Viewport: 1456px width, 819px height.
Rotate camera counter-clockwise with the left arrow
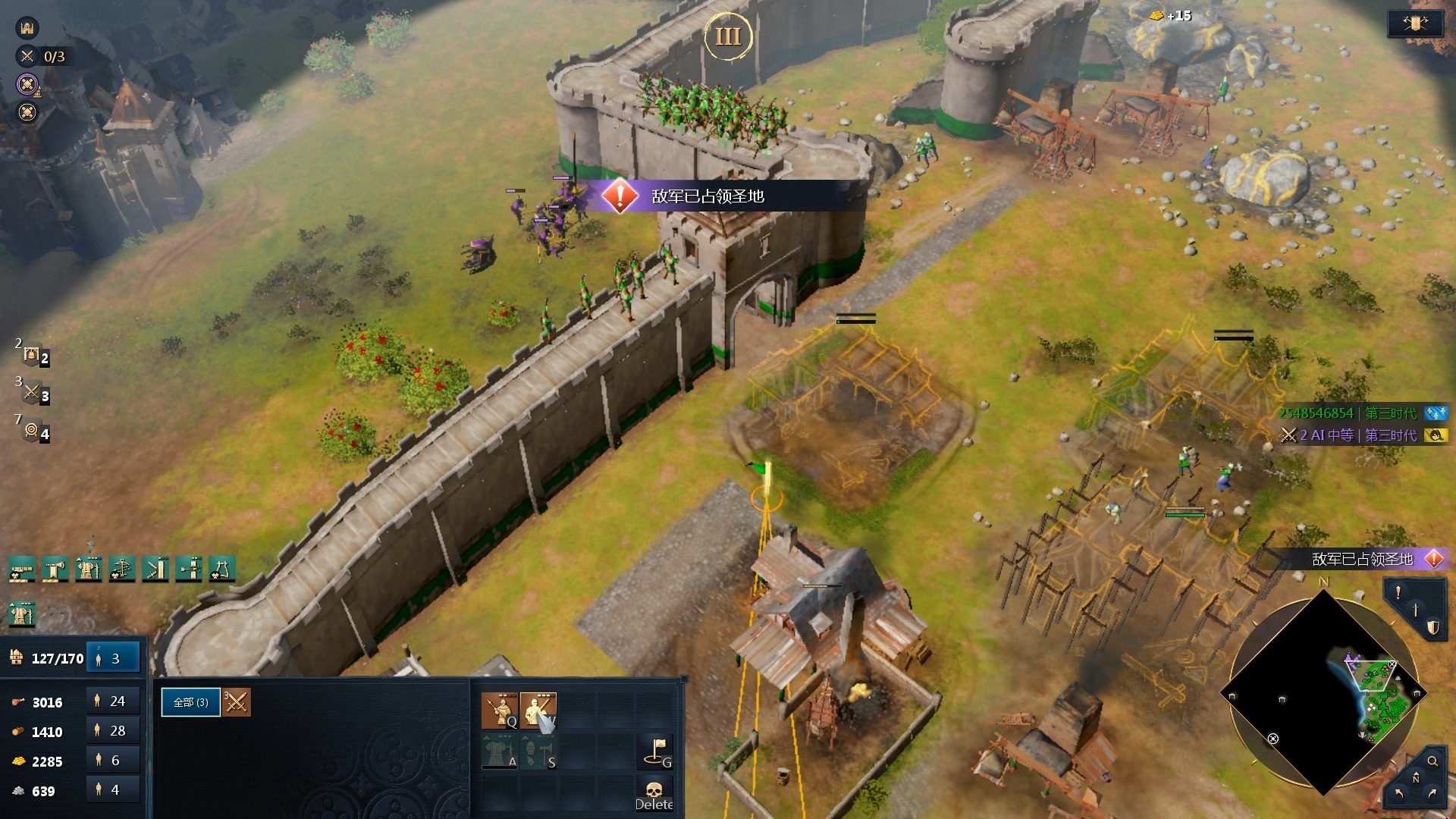[1399, 793]
